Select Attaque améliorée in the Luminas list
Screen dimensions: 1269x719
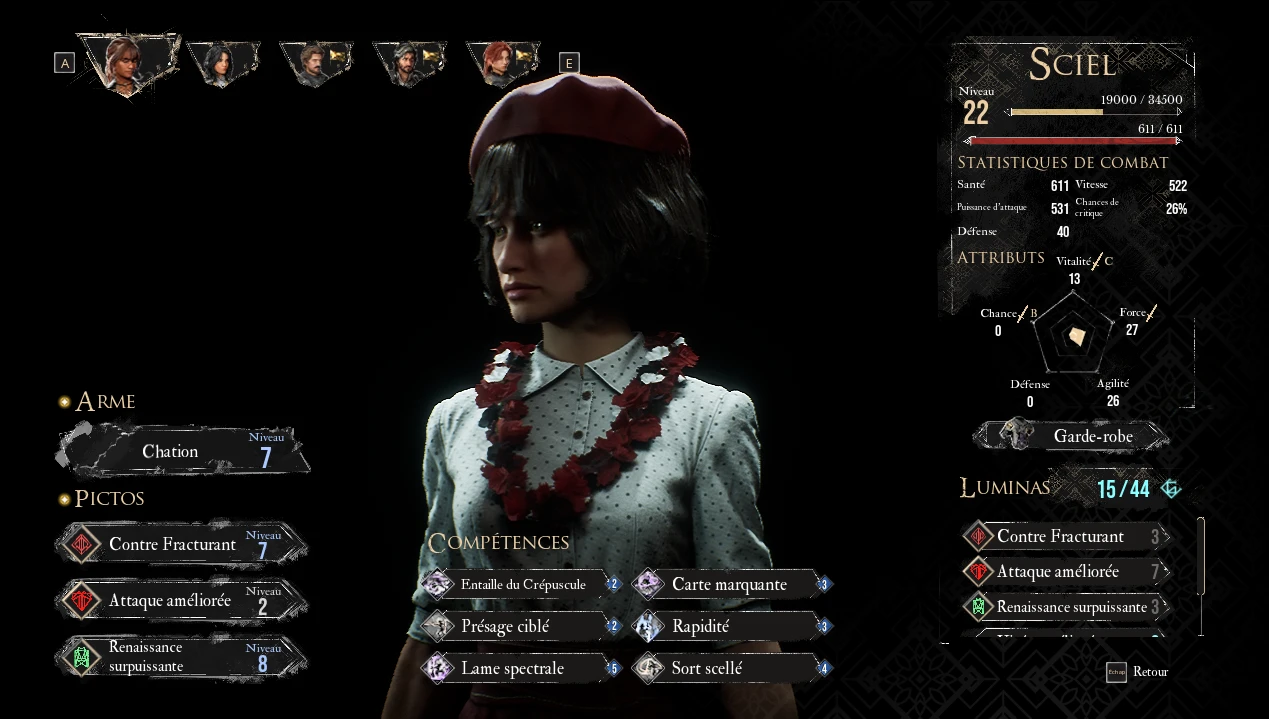pos(1066,572)
